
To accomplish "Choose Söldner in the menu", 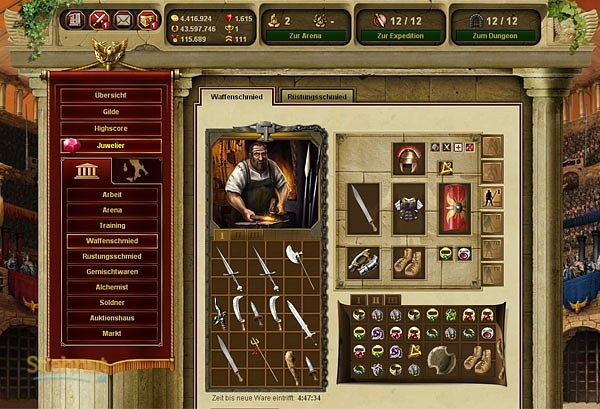I will (112, 302).
